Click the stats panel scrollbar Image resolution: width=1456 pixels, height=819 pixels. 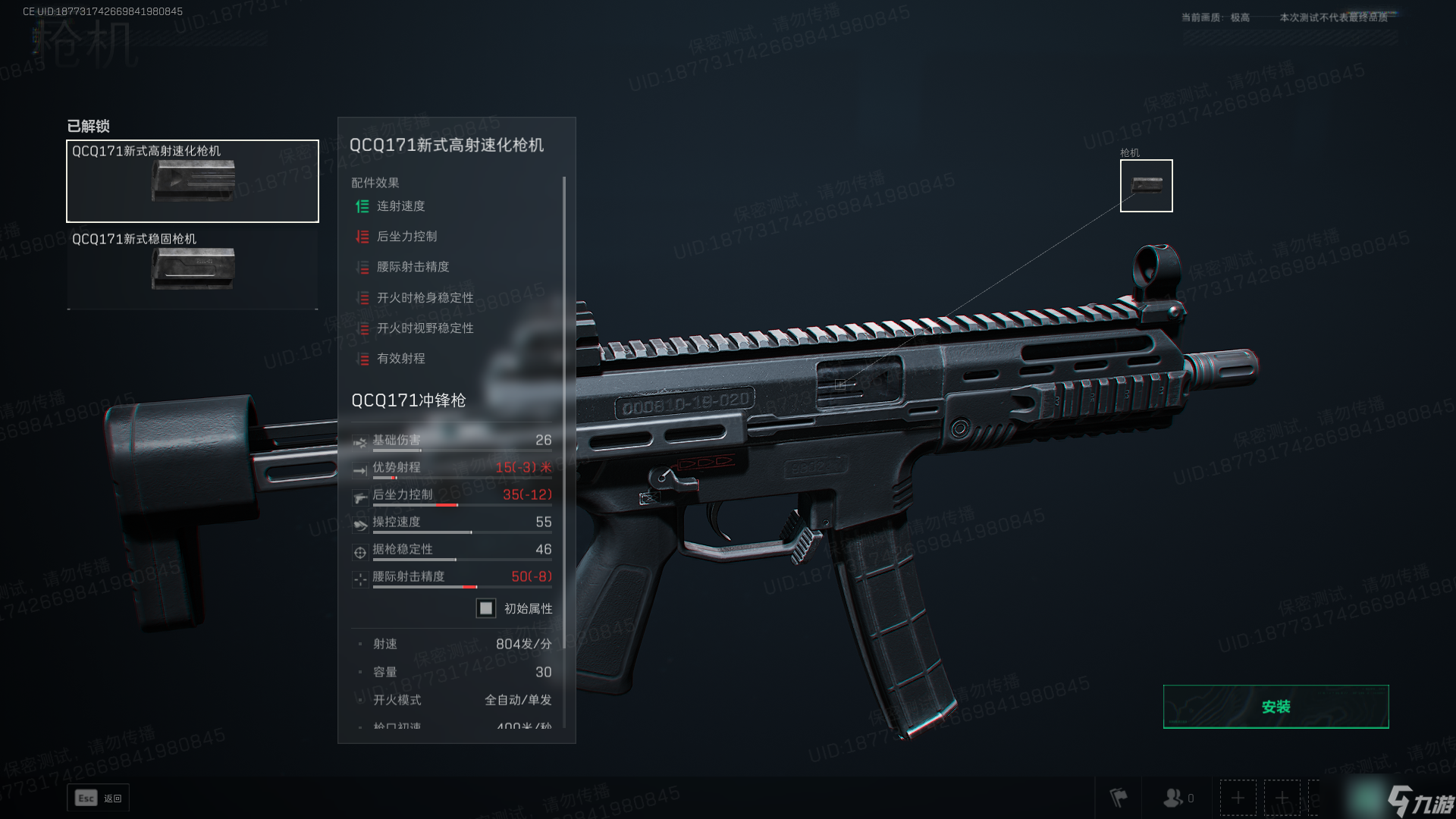[564, 379]
